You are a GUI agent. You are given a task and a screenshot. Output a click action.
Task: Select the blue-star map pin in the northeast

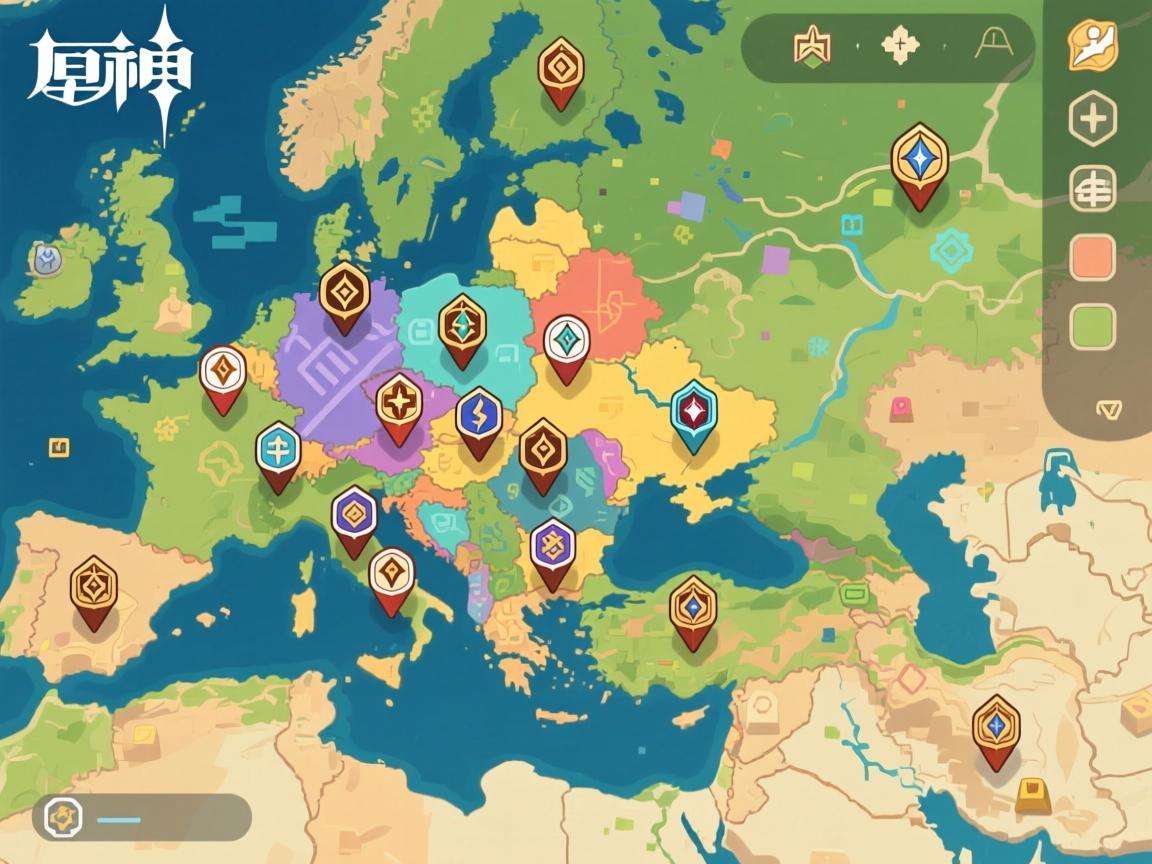tap(919, 161)
